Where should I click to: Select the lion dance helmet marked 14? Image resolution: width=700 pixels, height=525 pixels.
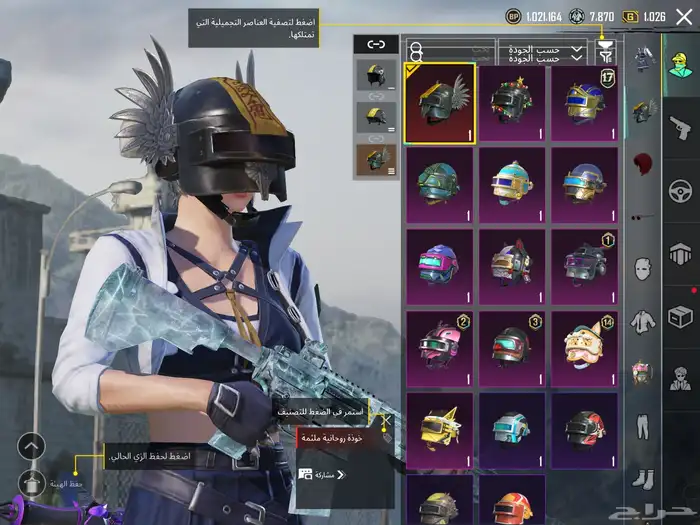(584, 347)
